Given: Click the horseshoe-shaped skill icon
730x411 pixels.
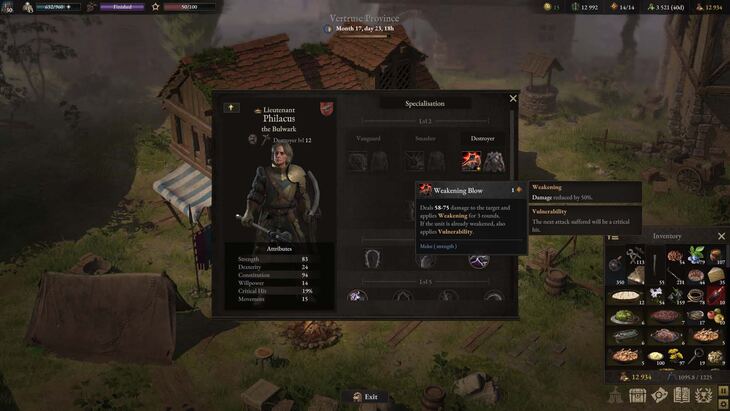Looking at the screenshot, I should [x=372, y=257].
